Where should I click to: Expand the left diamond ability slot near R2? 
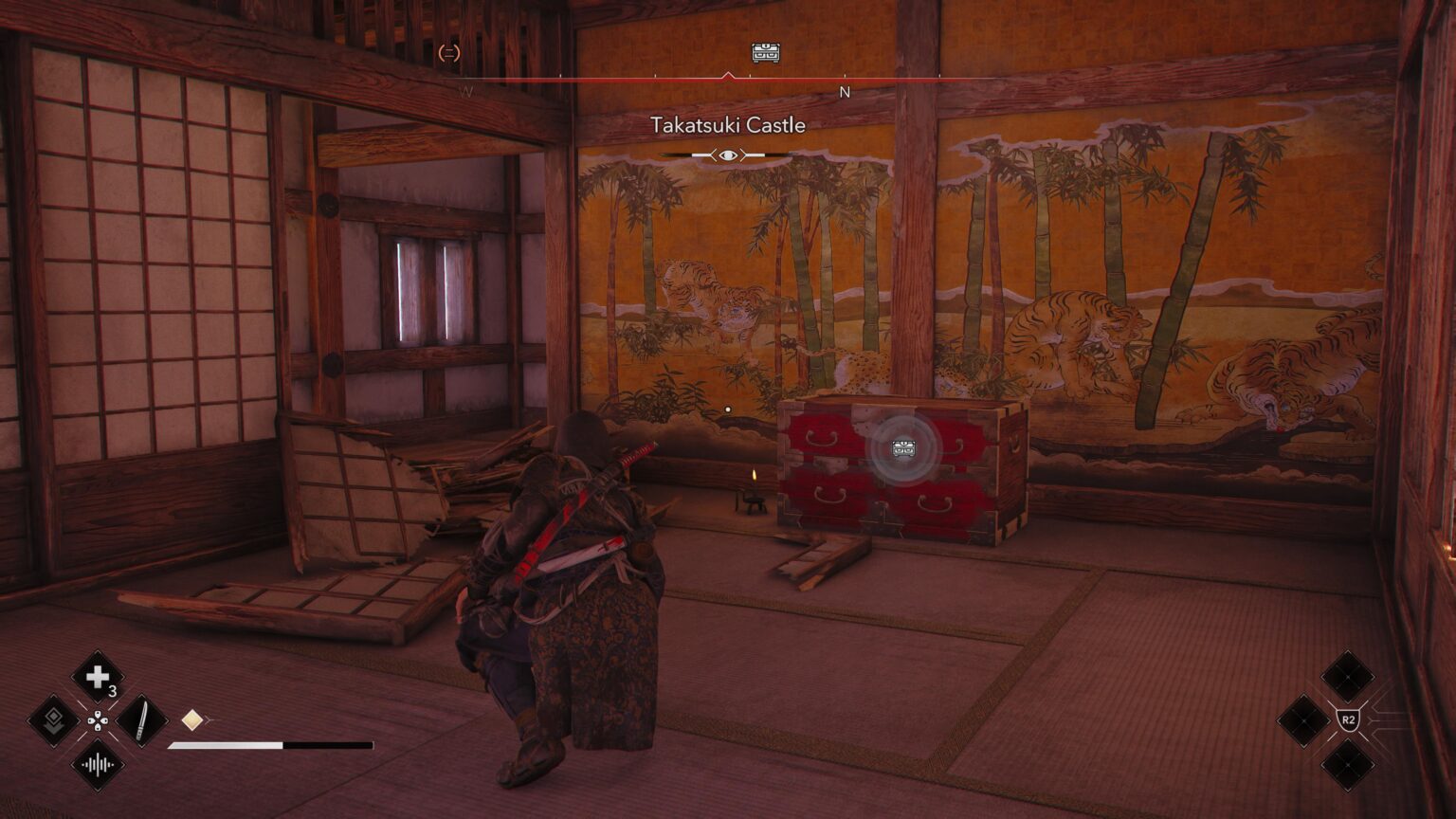[1304, 721]
